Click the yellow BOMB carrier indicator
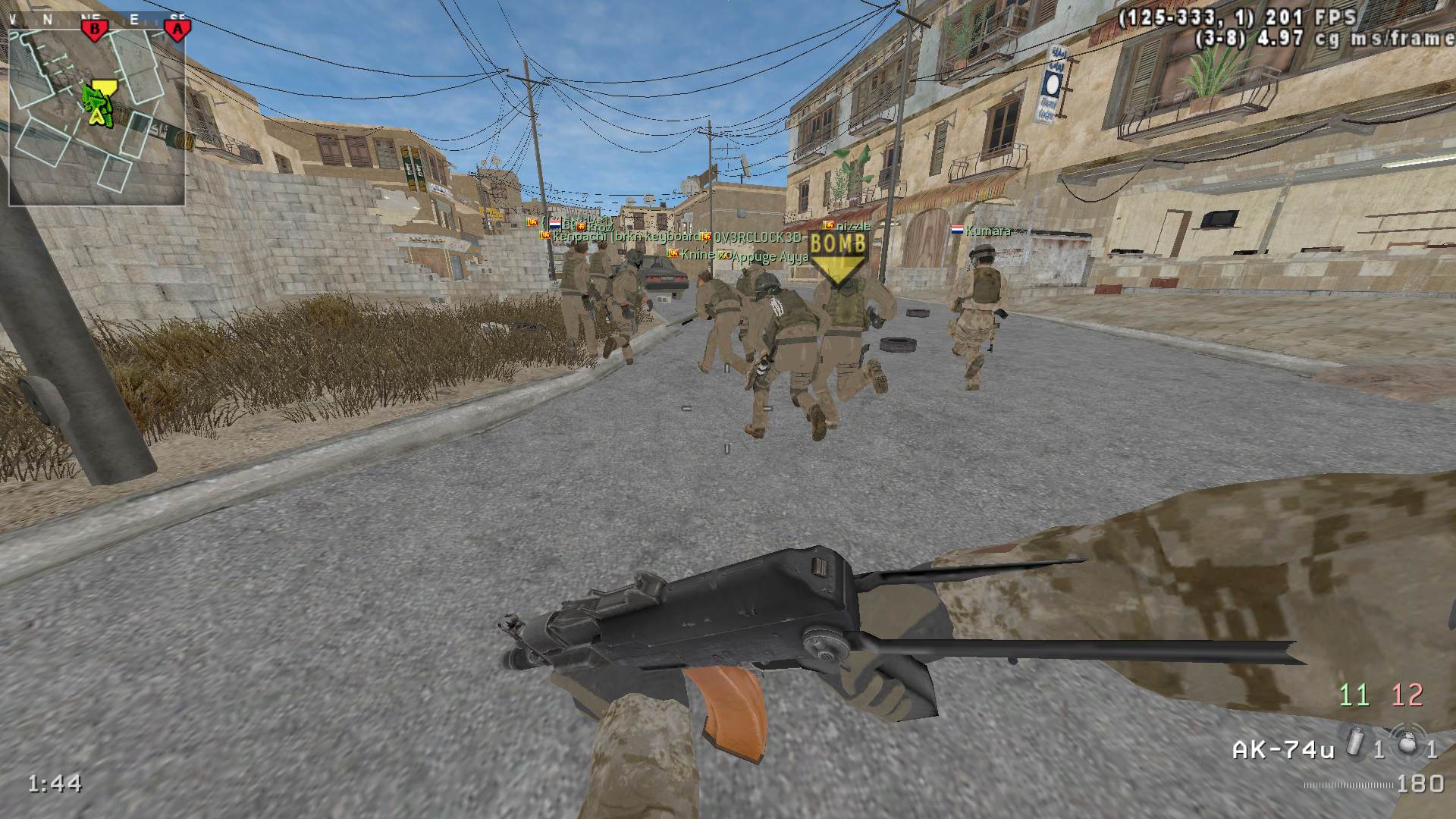This screenshot has width=1456, height=819. pos(837,256)
